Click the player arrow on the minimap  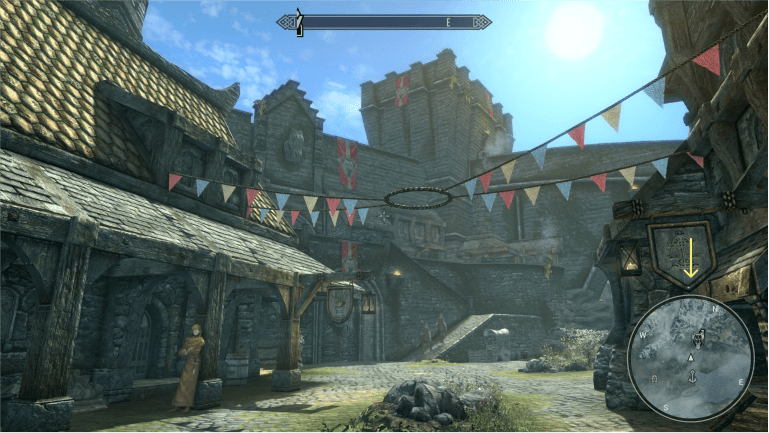691,358
